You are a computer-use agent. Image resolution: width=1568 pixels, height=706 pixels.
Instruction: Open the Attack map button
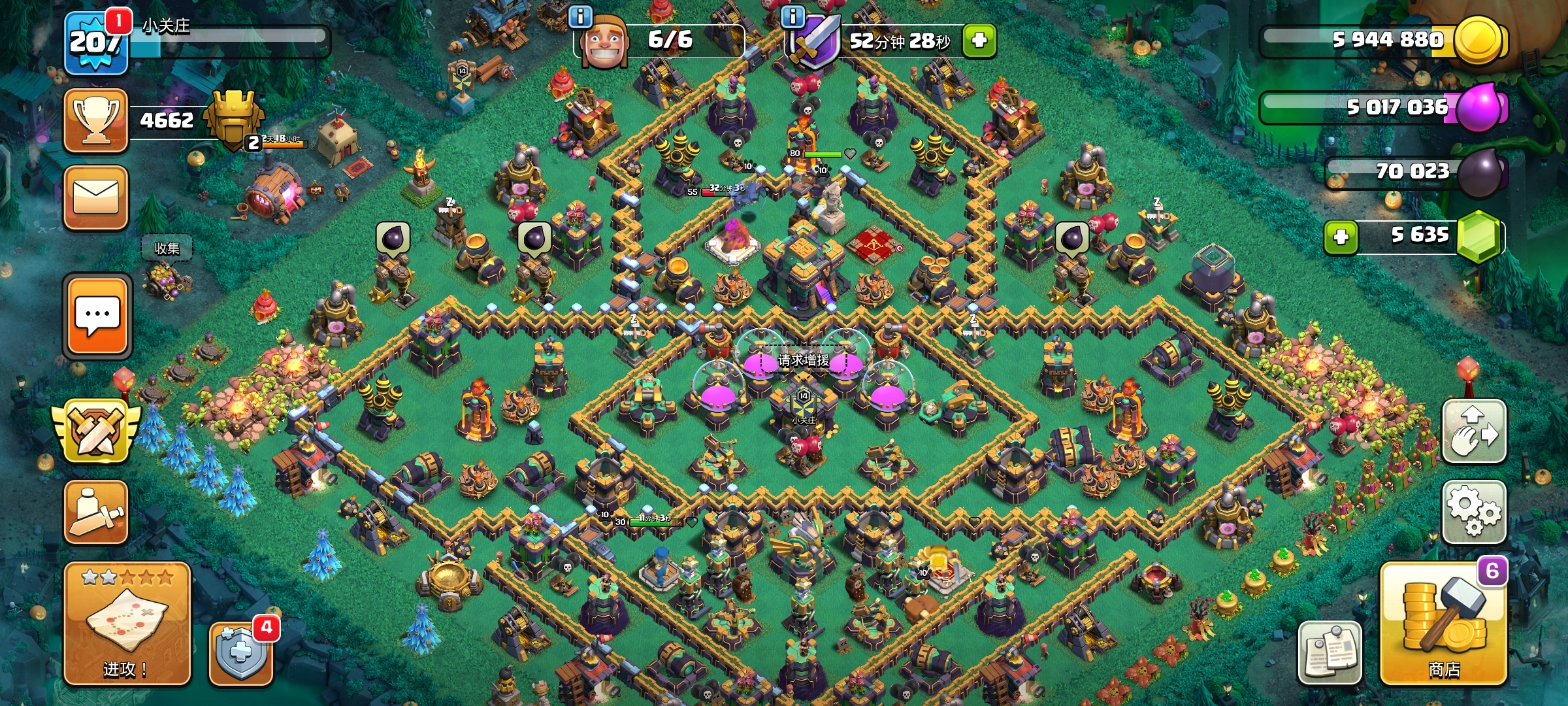(127, 623)
